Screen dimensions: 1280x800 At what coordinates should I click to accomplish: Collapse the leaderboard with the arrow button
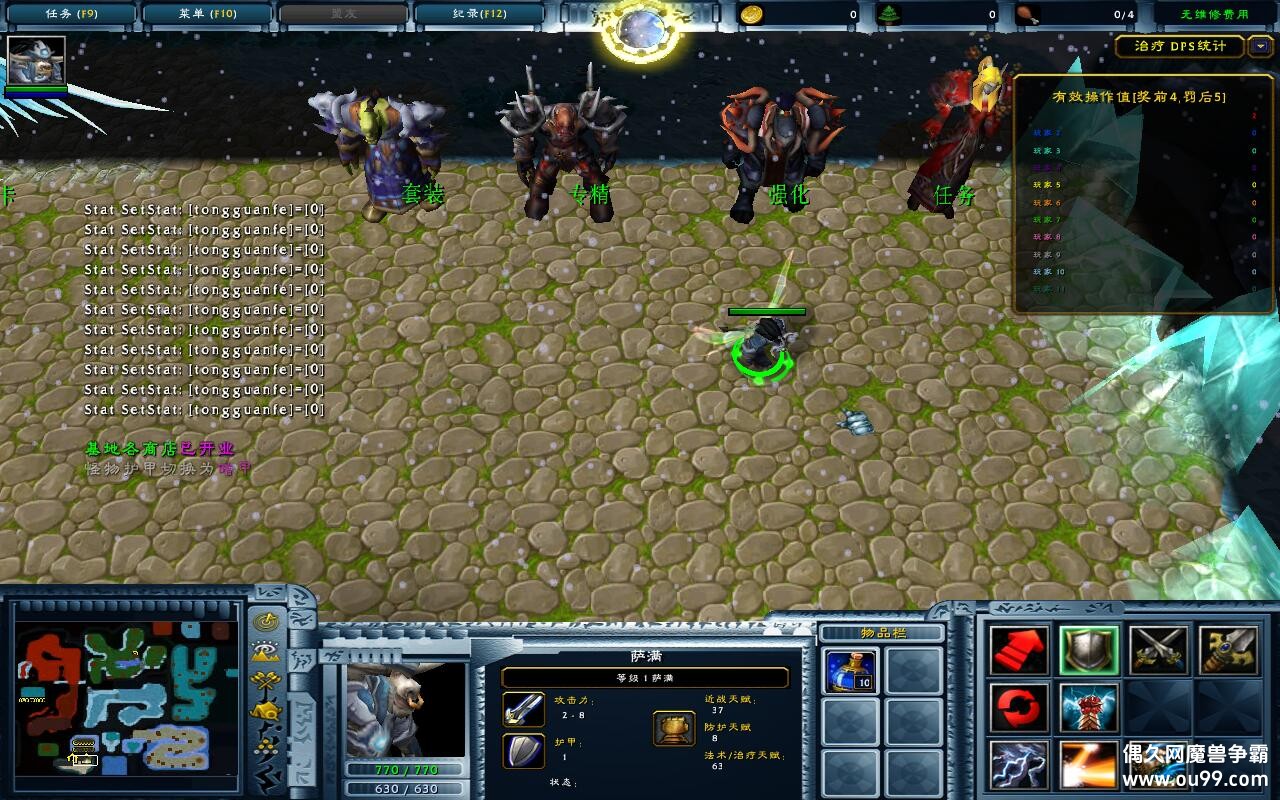click(1260, 46)
